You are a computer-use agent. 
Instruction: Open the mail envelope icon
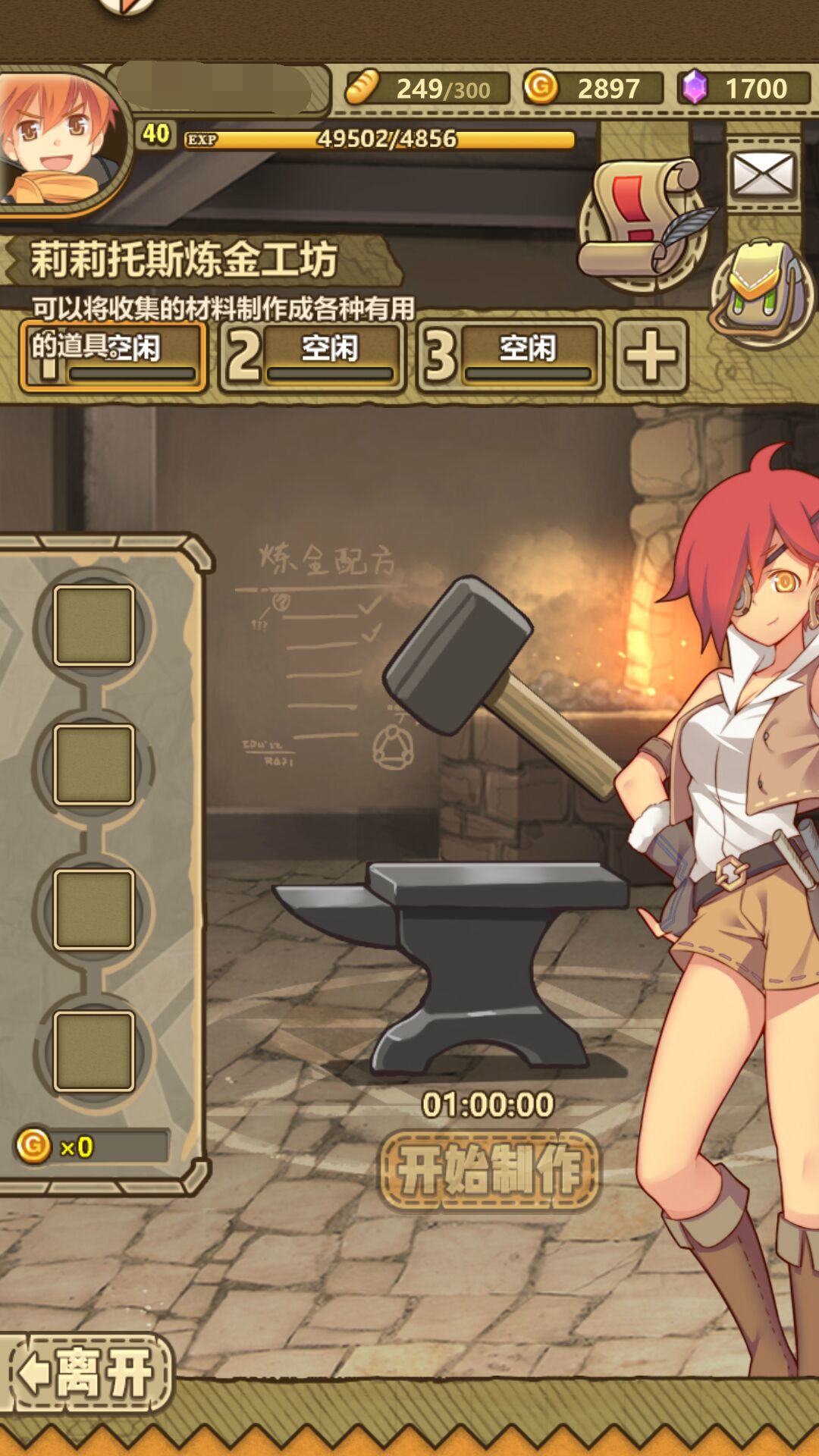(762, 174)
